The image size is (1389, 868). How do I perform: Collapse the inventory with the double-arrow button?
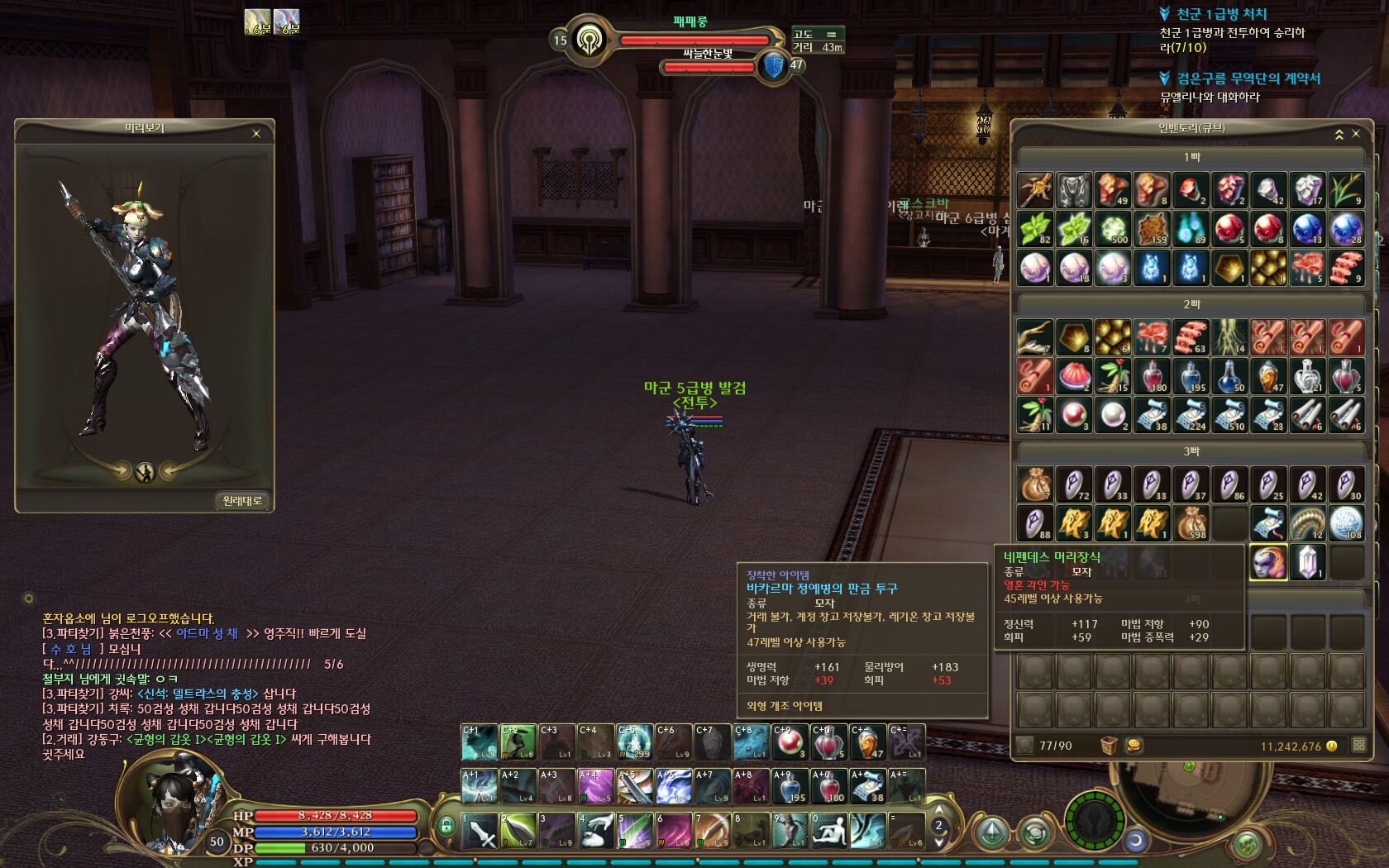click(1339, 134)
